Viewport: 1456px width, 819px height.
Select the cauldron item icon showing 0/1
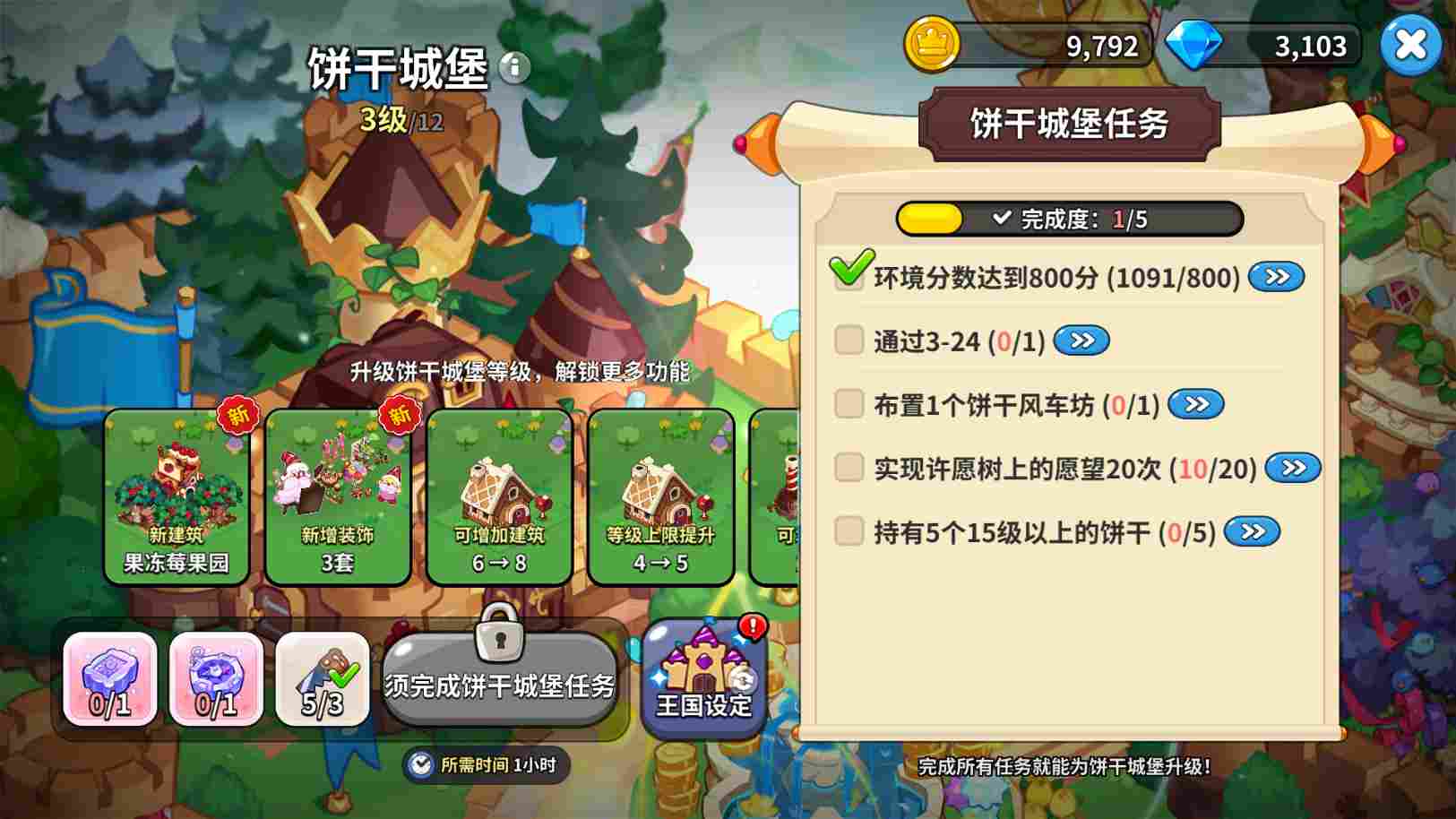coord(215,677)
